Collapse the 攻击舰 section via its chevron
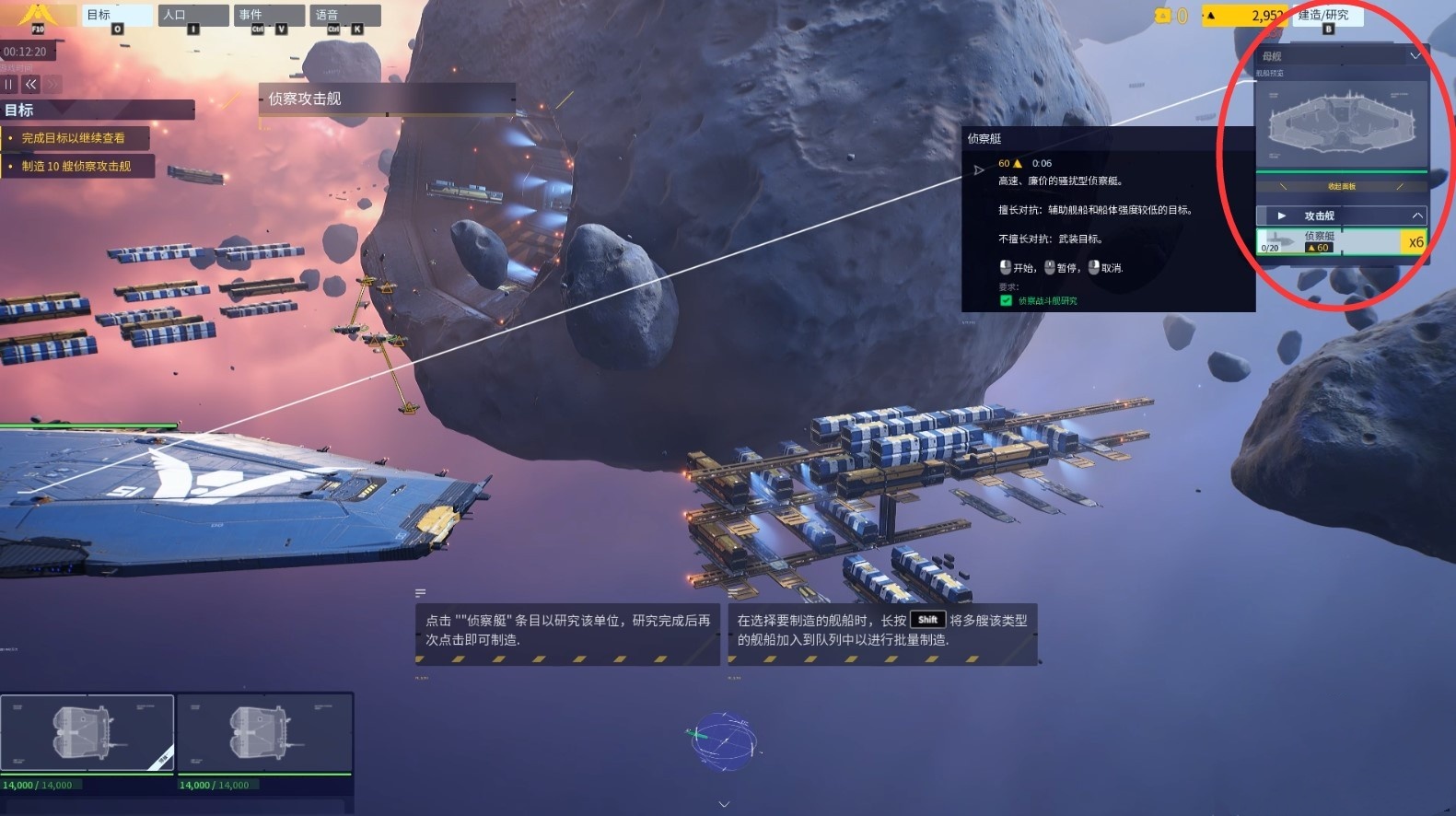The image size is (1456, 816). [x=1416, y=215]
